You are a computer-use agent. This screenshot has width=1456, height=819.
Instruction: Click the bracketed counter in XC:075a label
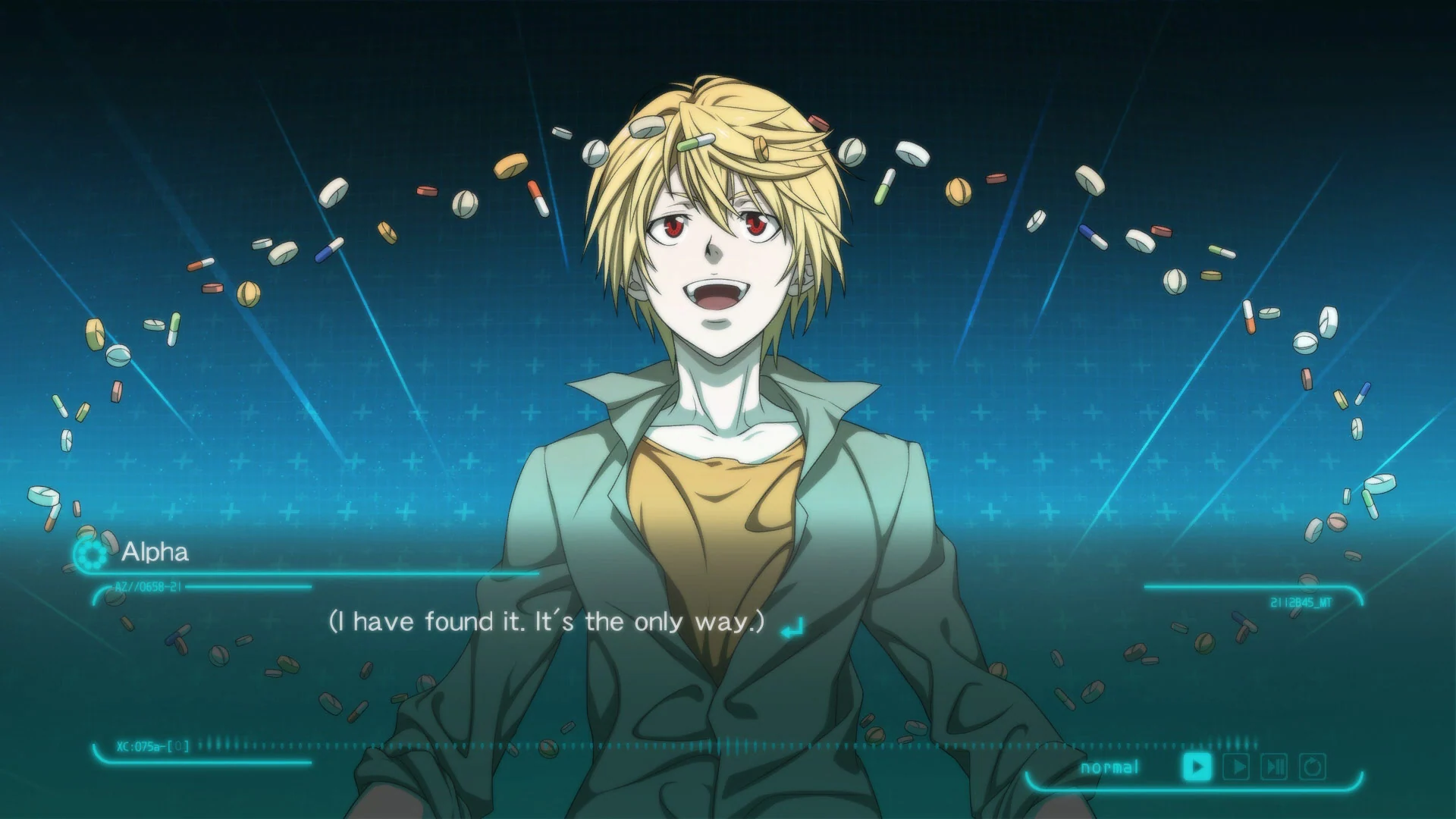[x=180, y=745]
